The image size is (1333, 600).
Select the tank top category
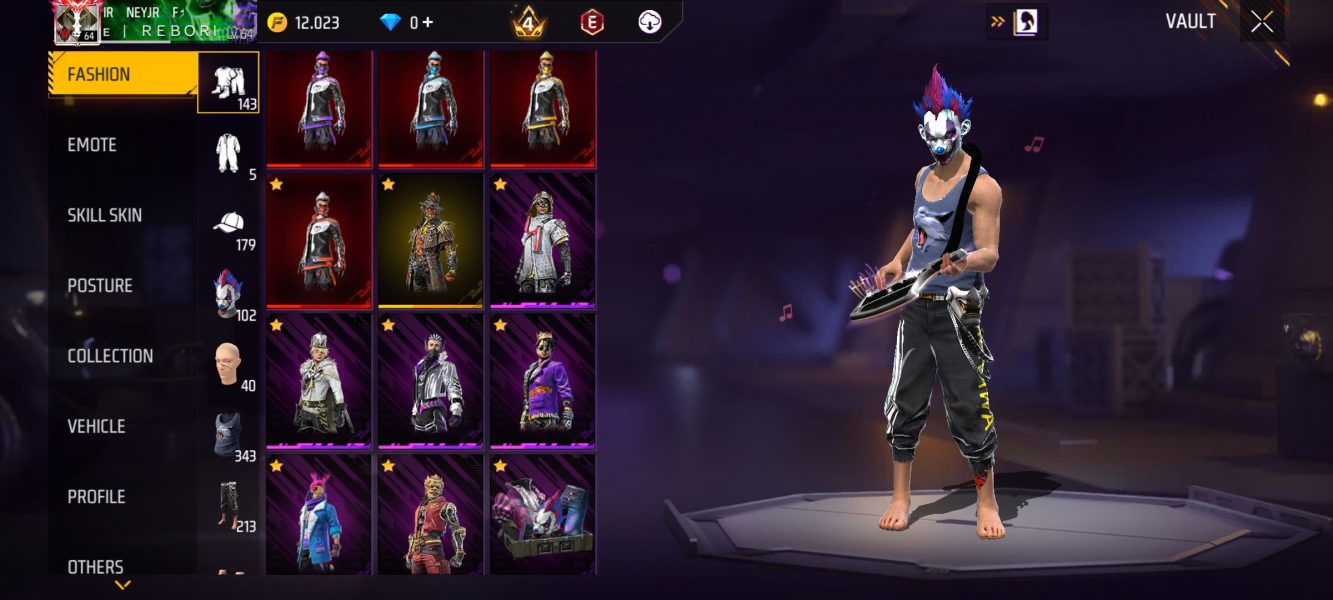(x=230, y=435)
